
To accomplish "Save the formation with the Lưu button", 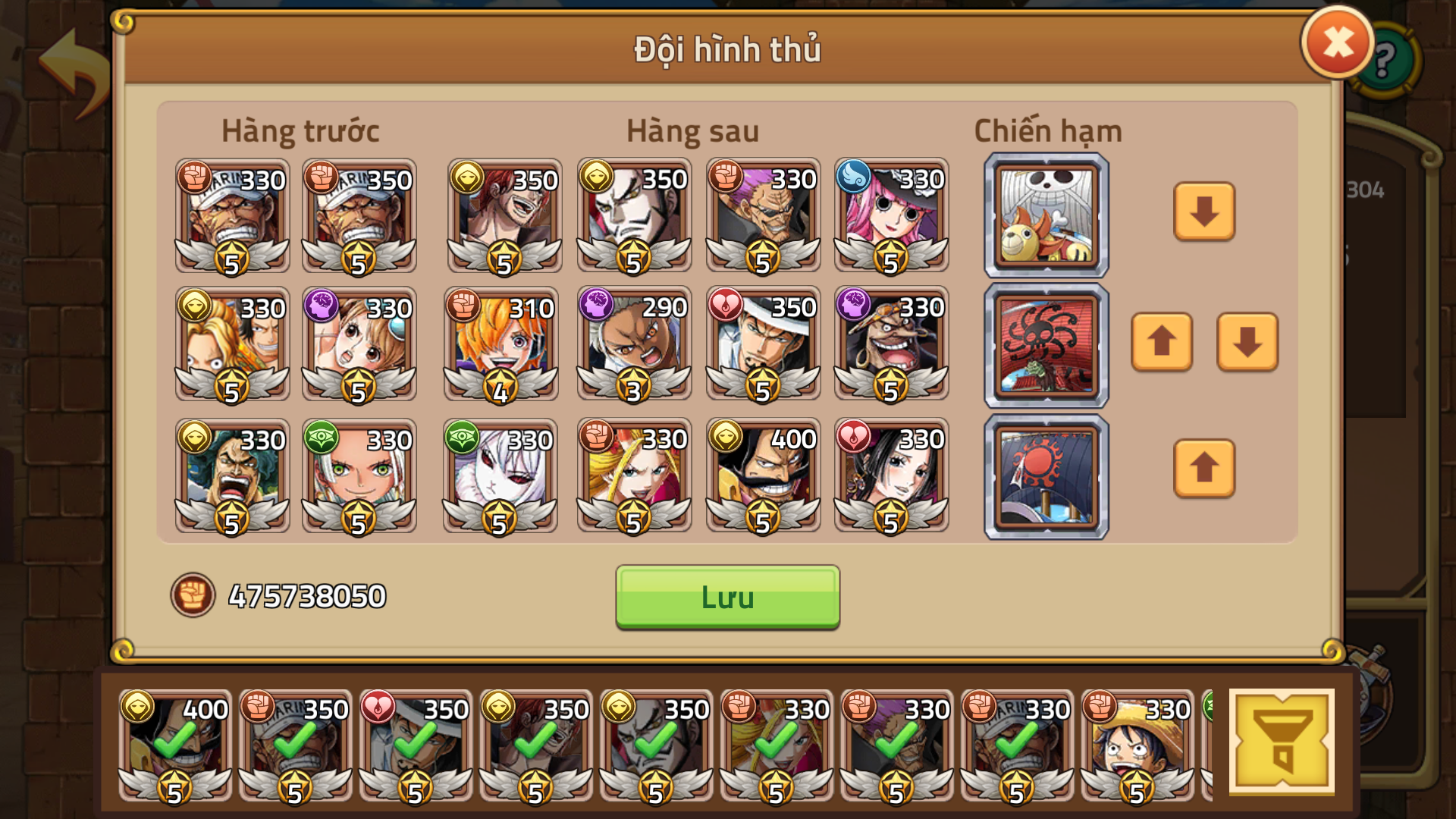I will (726, 598).
